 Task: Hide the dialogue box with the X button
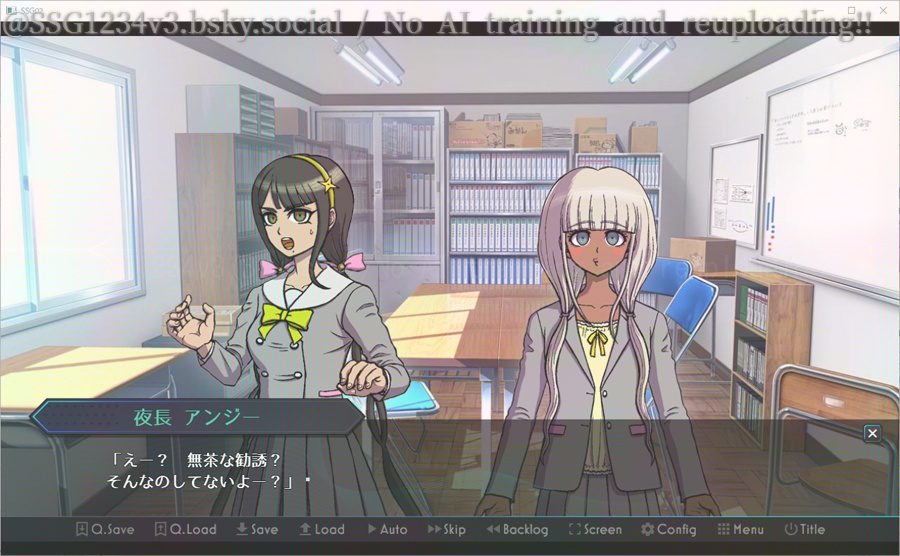click(x=872, y=433)
